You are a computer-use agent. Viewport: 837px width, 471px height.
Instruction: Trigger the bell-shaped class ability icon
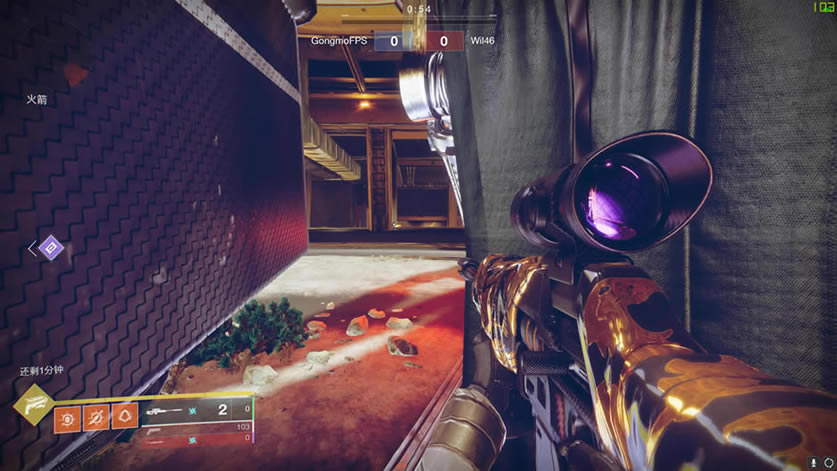click(x=124, y=414)
